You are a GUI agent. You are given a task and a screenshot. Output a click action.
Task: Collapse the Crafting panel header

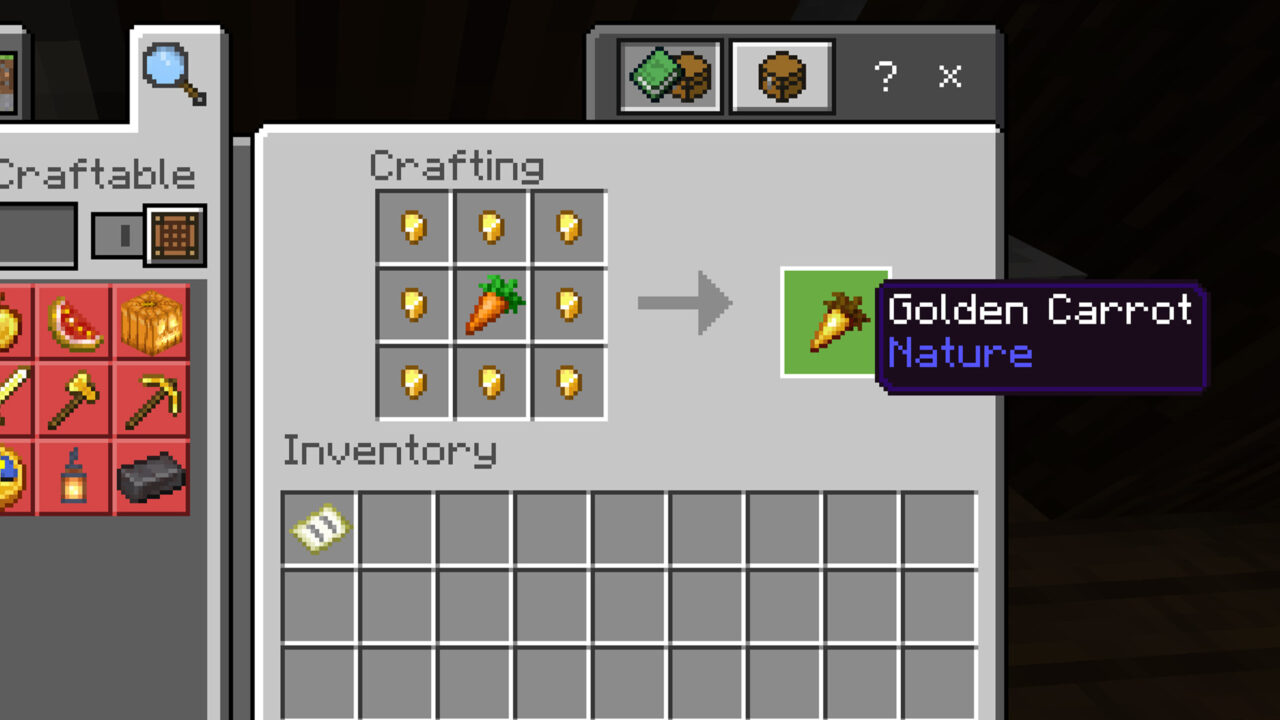457,165
